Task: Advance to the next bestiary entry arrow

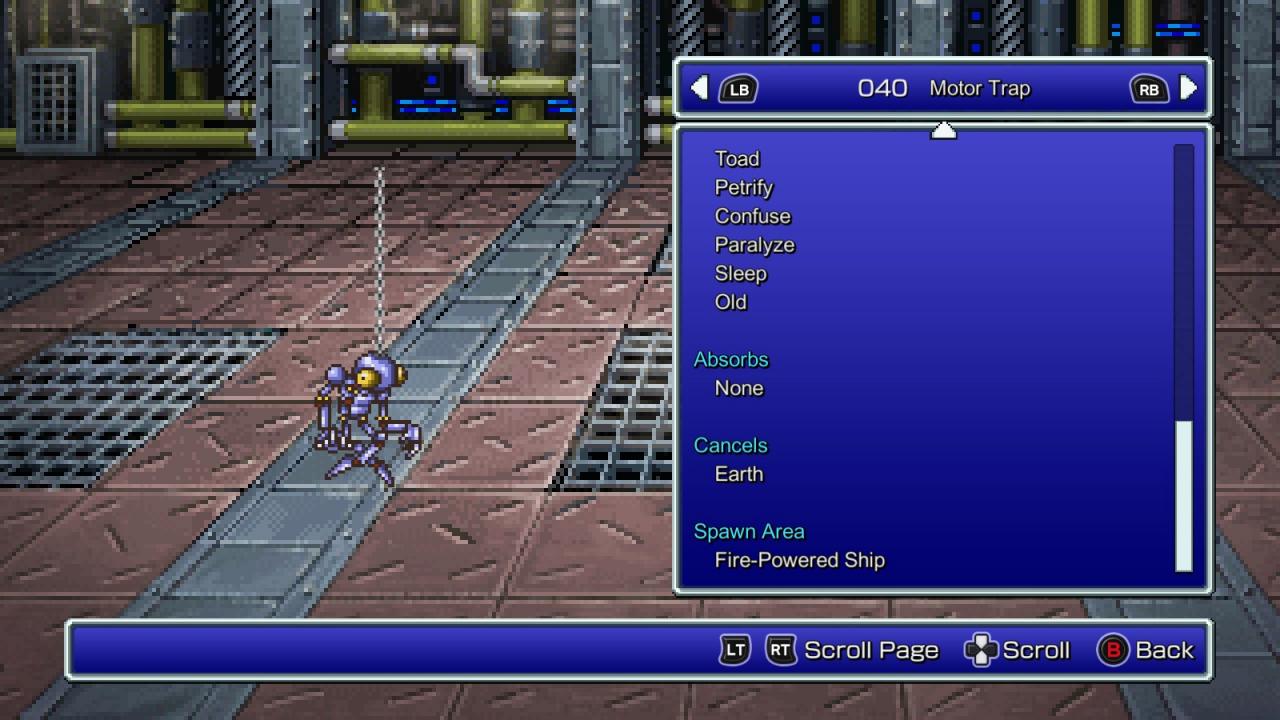Action: [1188, 88]
